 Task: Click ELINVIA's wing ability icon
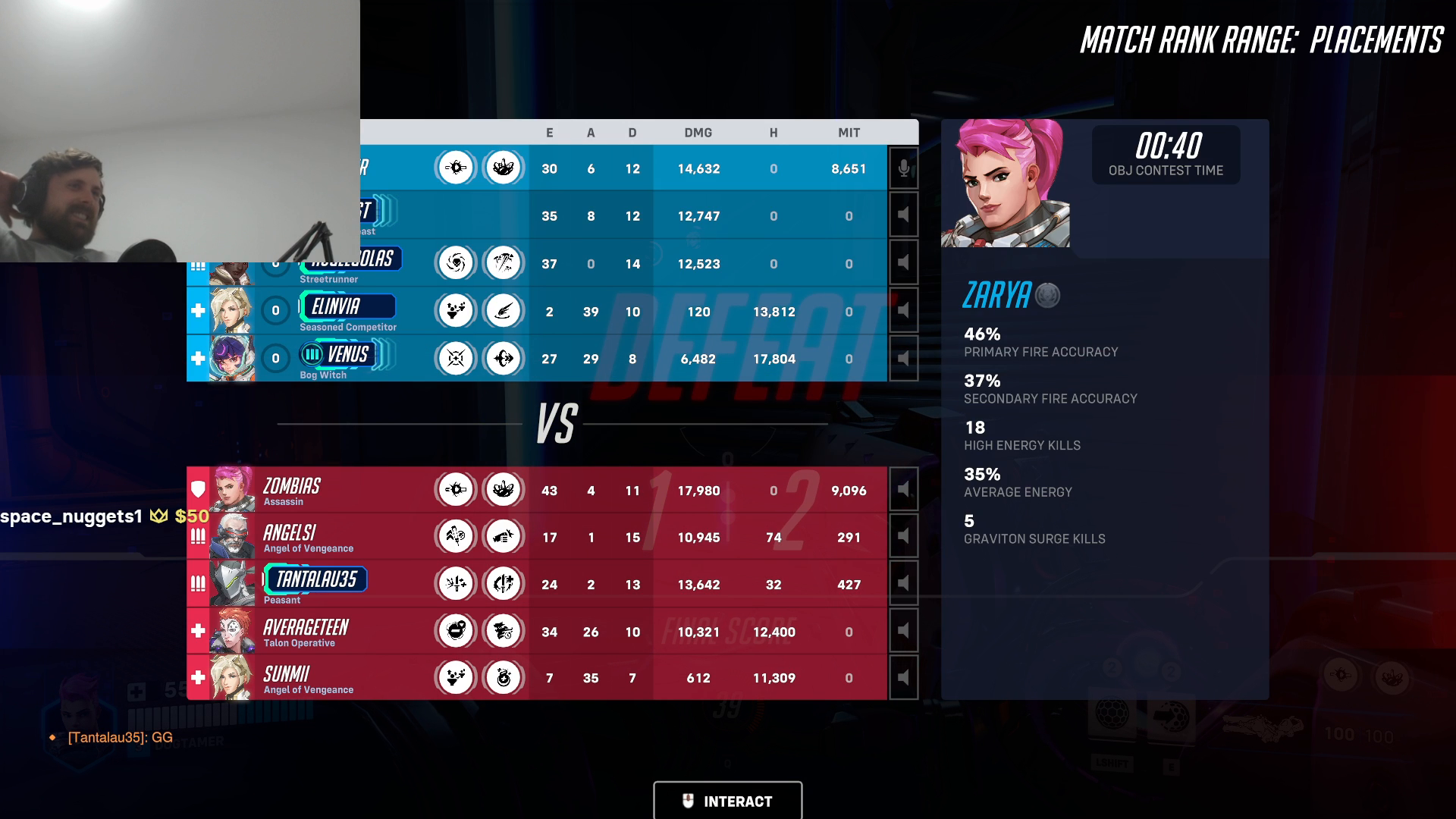503,311
